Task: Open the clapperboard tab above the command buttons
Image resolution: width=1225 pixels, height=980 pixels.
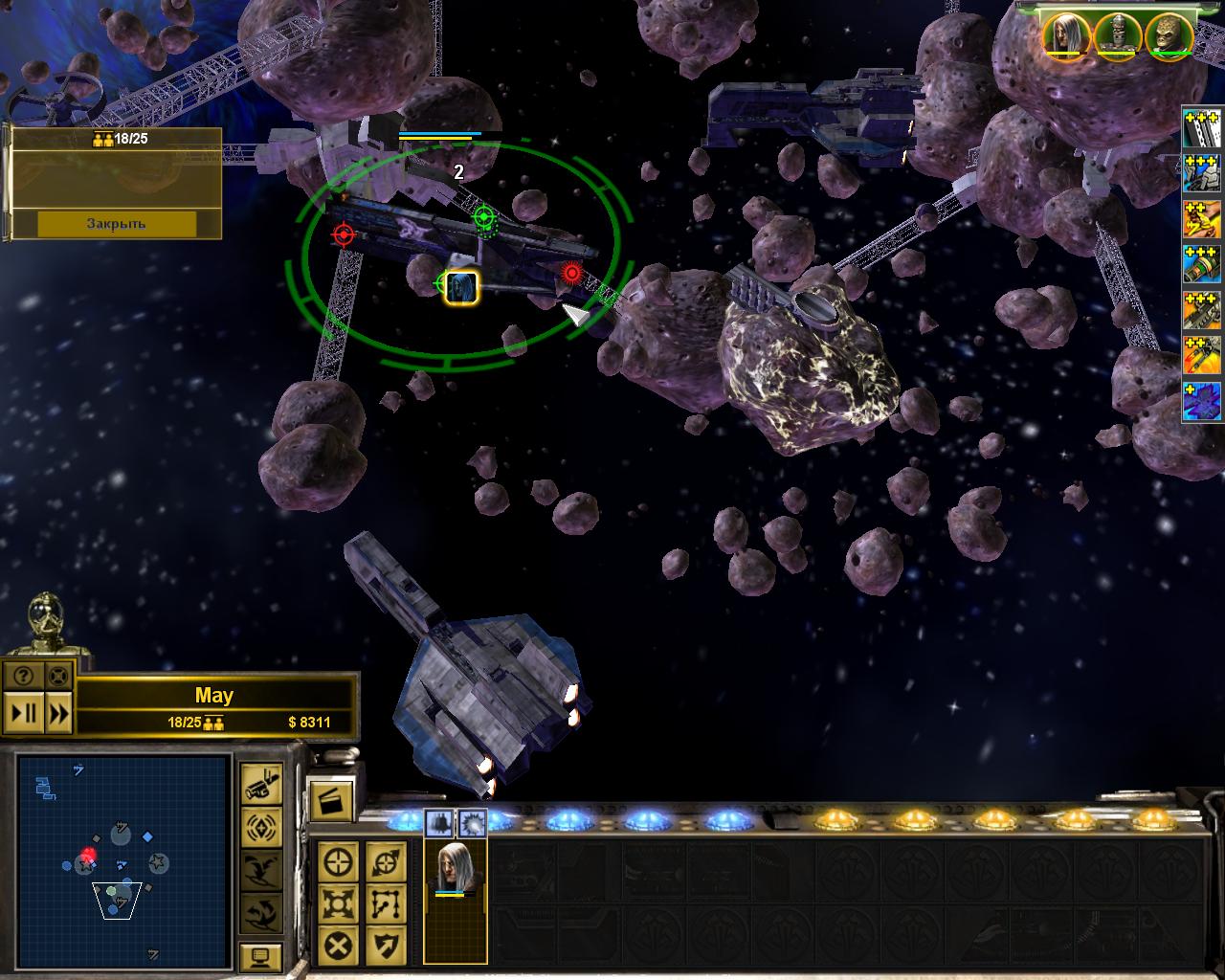Action: click(x=331, y=798)
